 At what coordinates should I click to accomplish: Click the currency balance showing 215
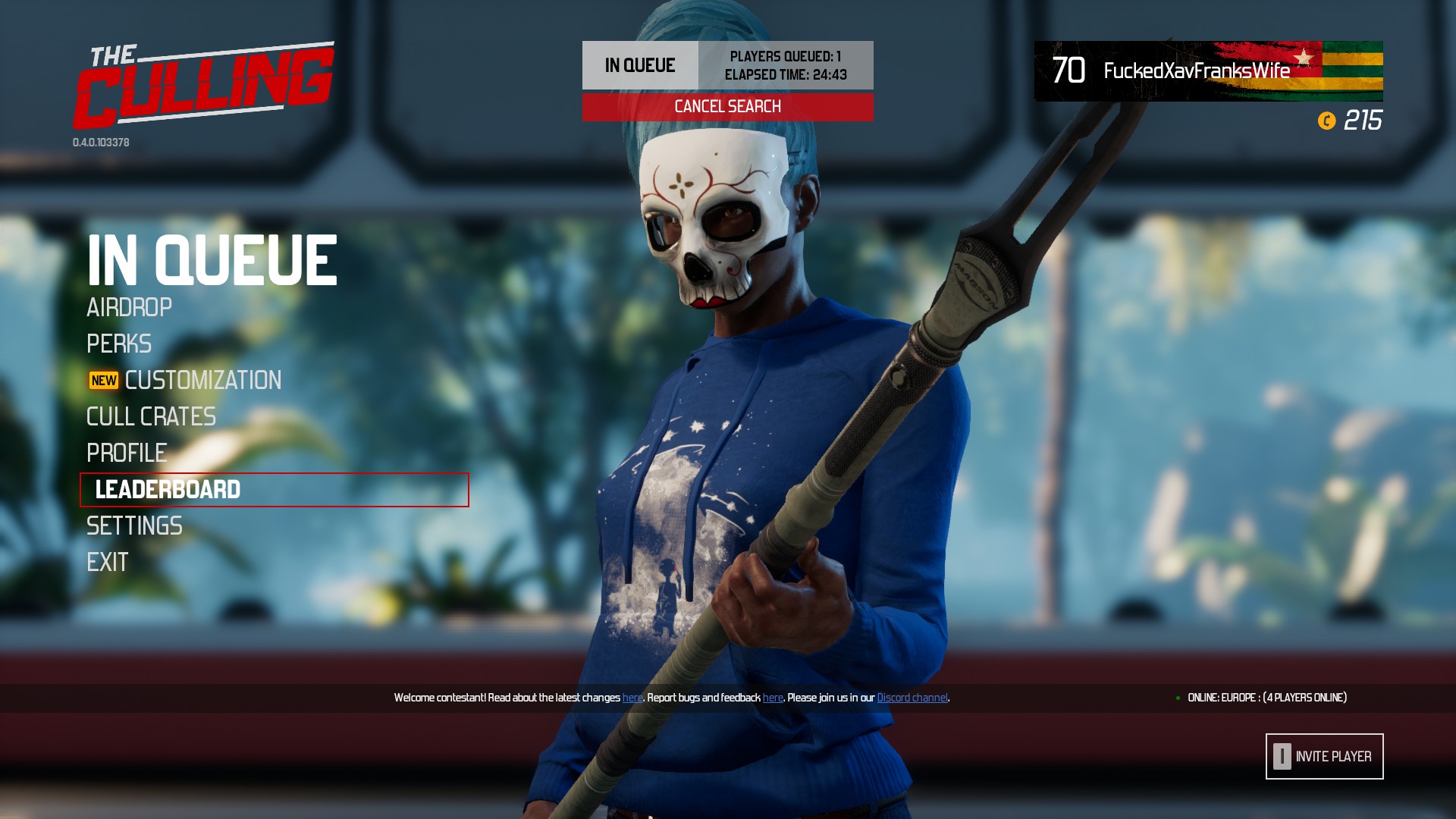tap(1363, 118)
